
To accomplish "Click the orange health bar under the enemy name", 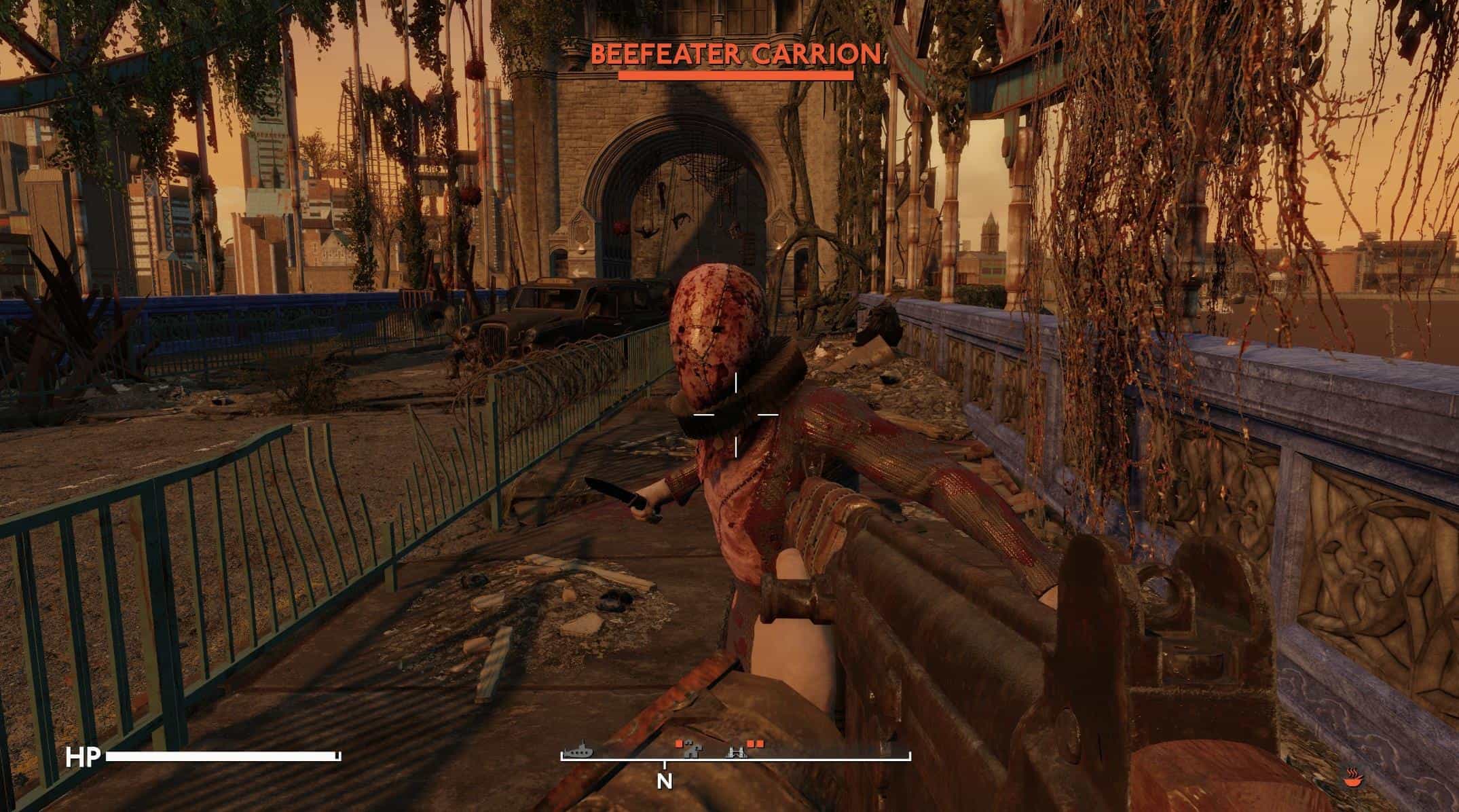I will point(735,76).
